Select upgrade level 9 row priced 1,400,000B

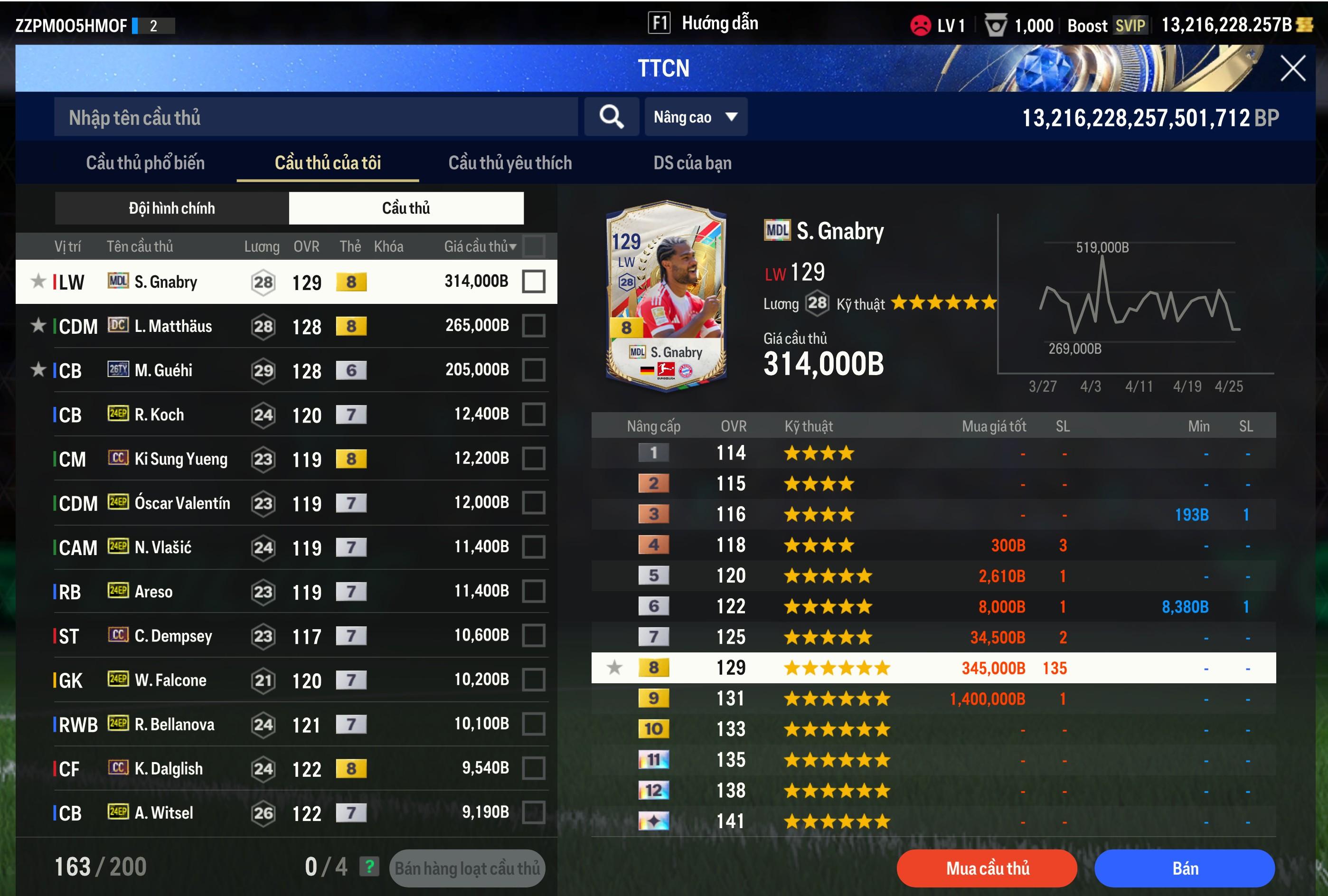[932, 698]
